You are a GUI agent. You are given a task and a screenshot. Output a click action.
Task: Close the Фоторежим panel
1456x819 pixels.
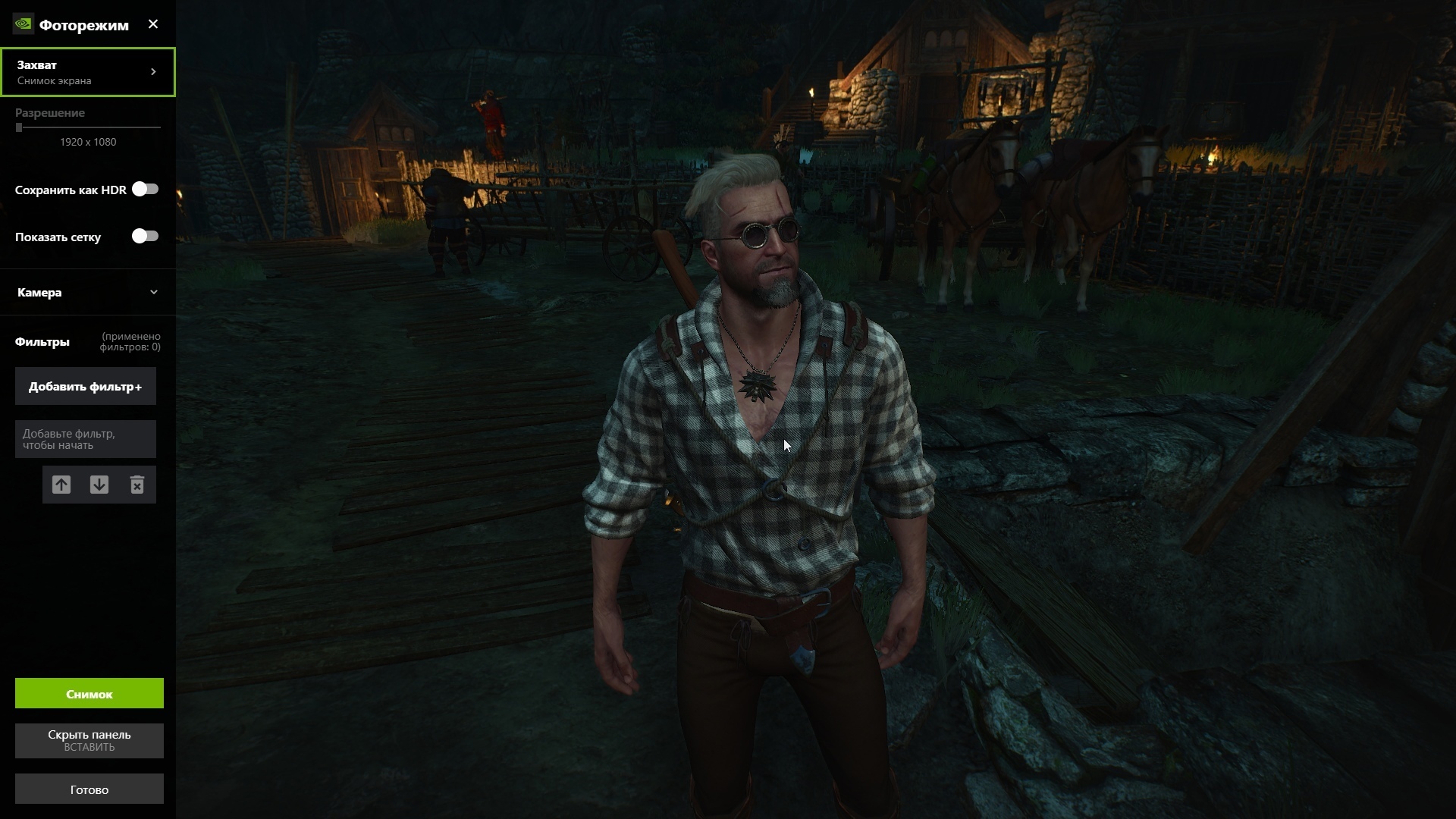(x=153, y=24)
